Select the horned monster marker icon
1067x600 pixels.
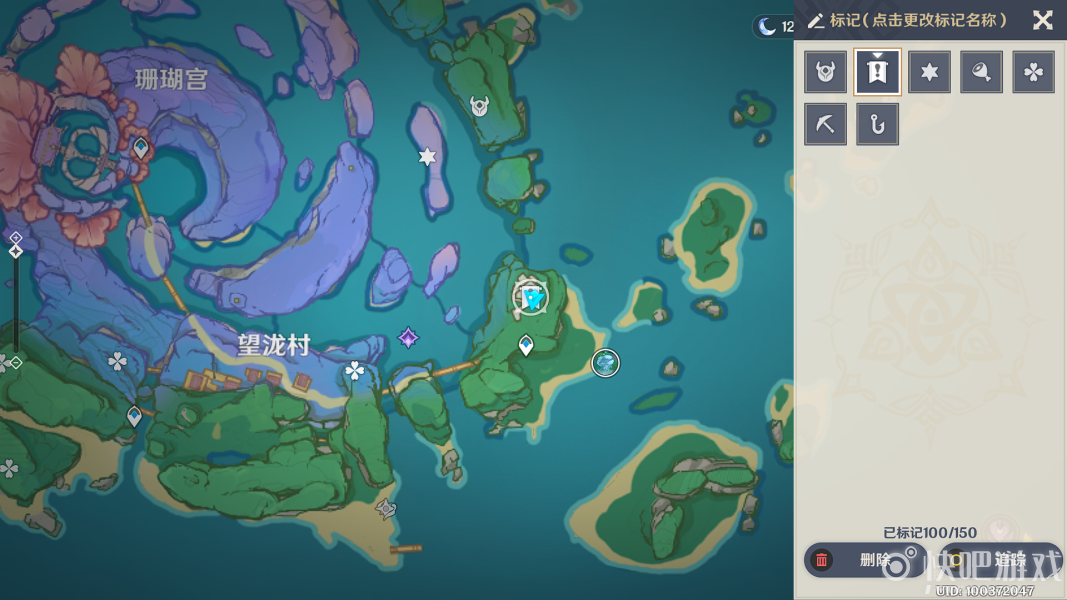tap(826, 72)
